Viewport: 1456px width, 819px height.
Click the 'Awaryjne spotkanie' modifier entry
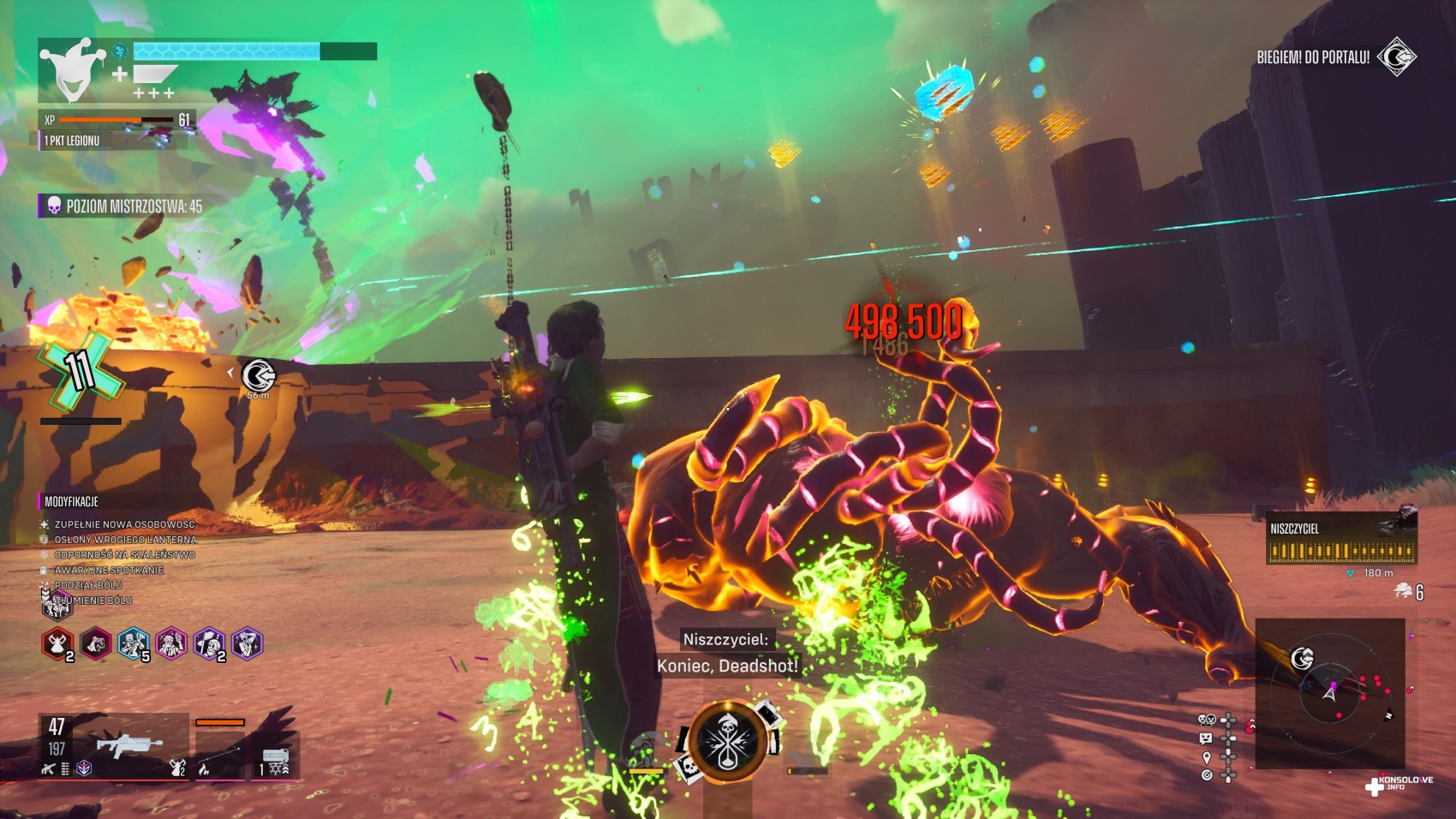109,570
